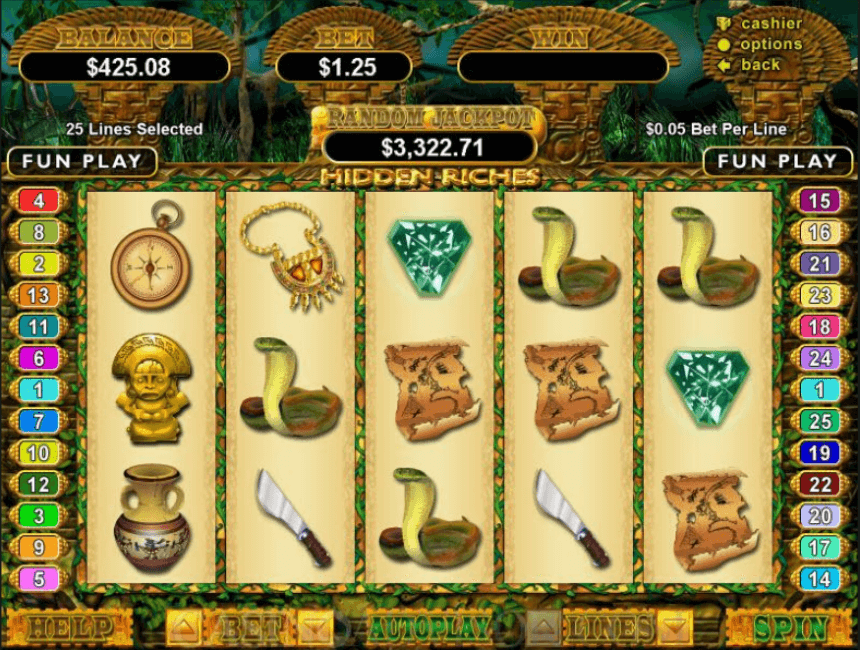Start Autoplay mode
This screenshot has height=650, width=860.
click(x=430, y=628)
